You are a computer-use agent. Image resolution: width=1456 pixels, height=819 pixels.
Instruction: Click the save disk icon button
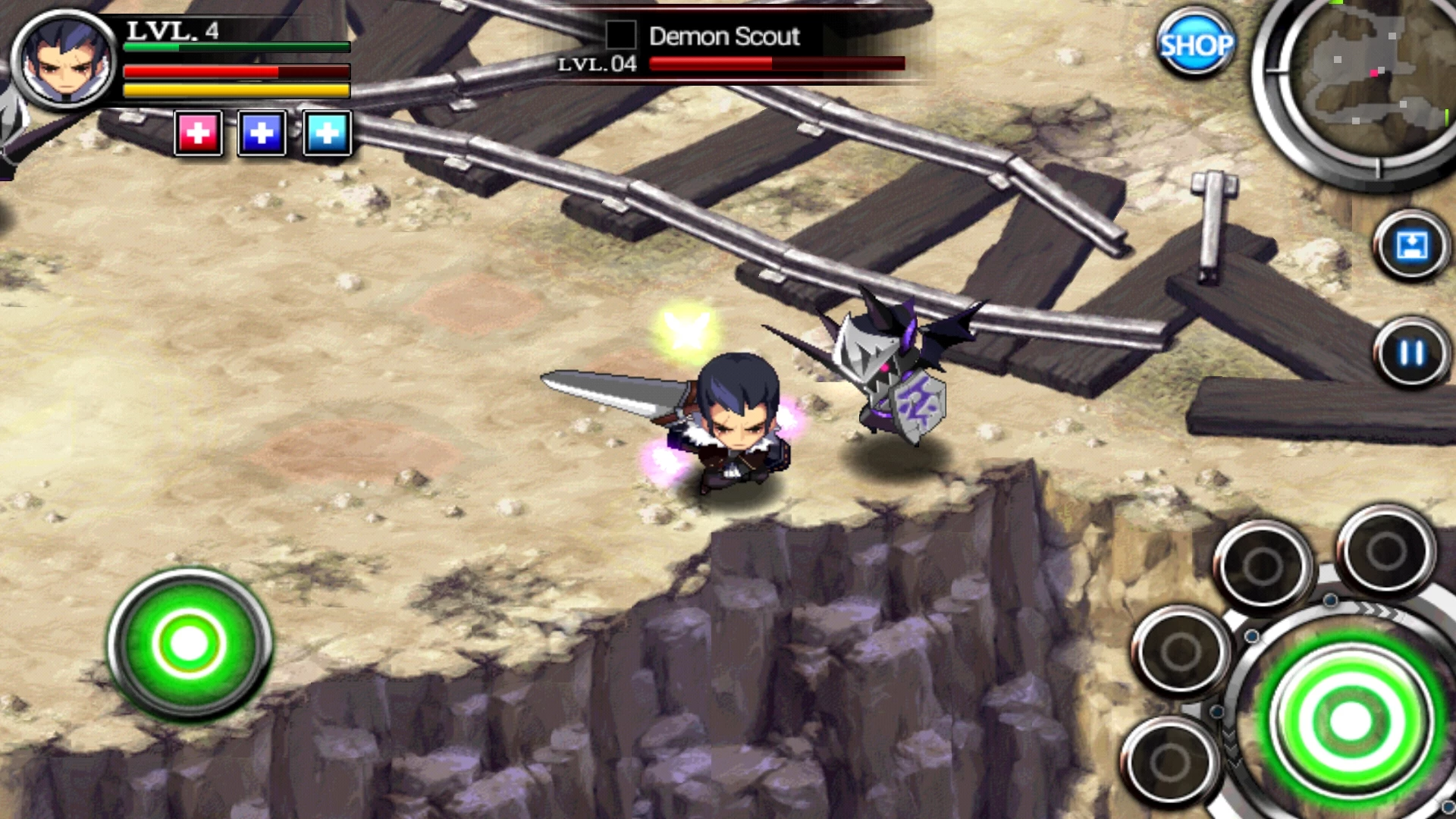tap(1411, 246)
